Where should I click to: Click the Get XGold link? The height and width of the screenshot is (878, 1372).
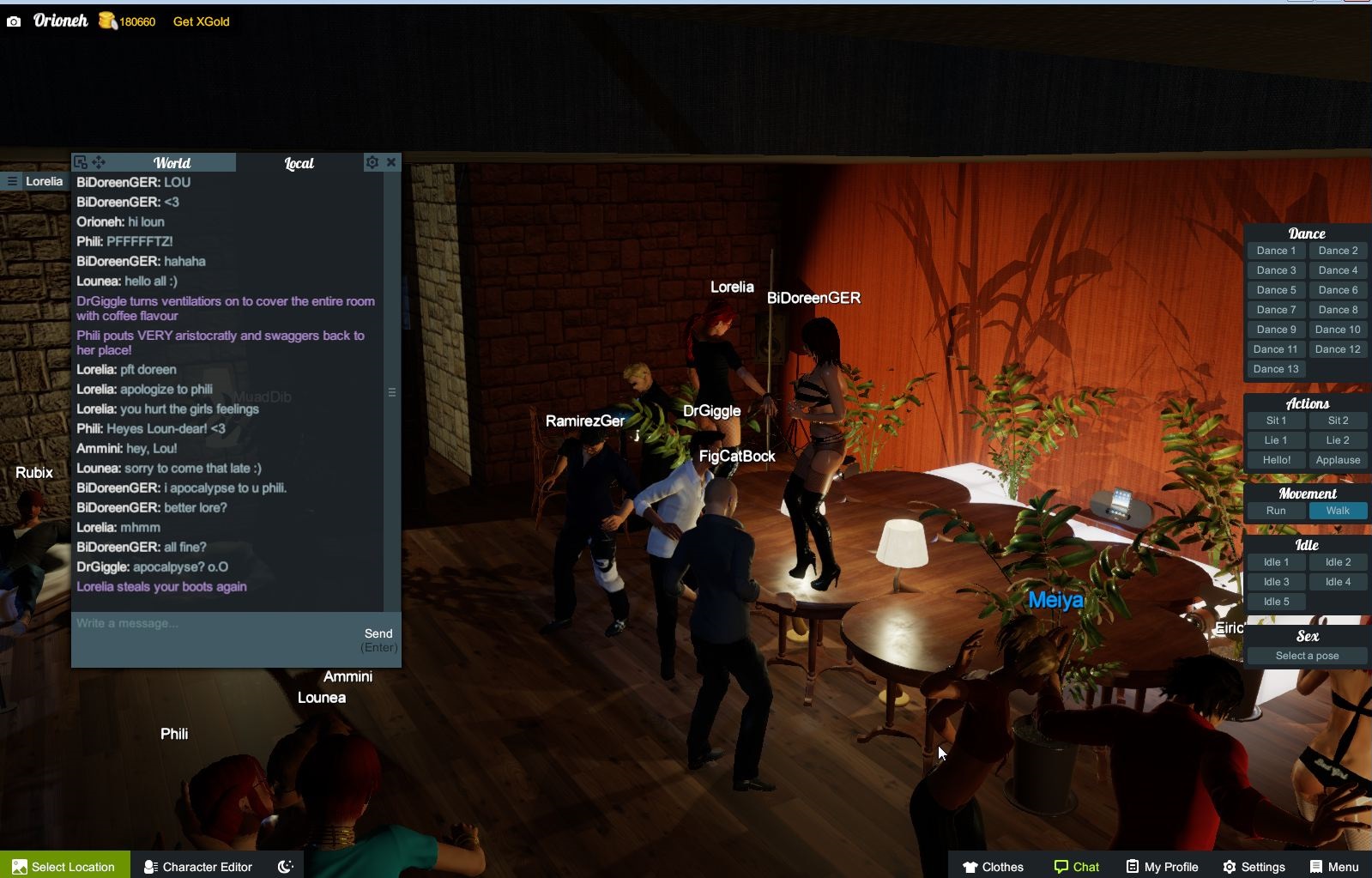[x=201, y=21]
